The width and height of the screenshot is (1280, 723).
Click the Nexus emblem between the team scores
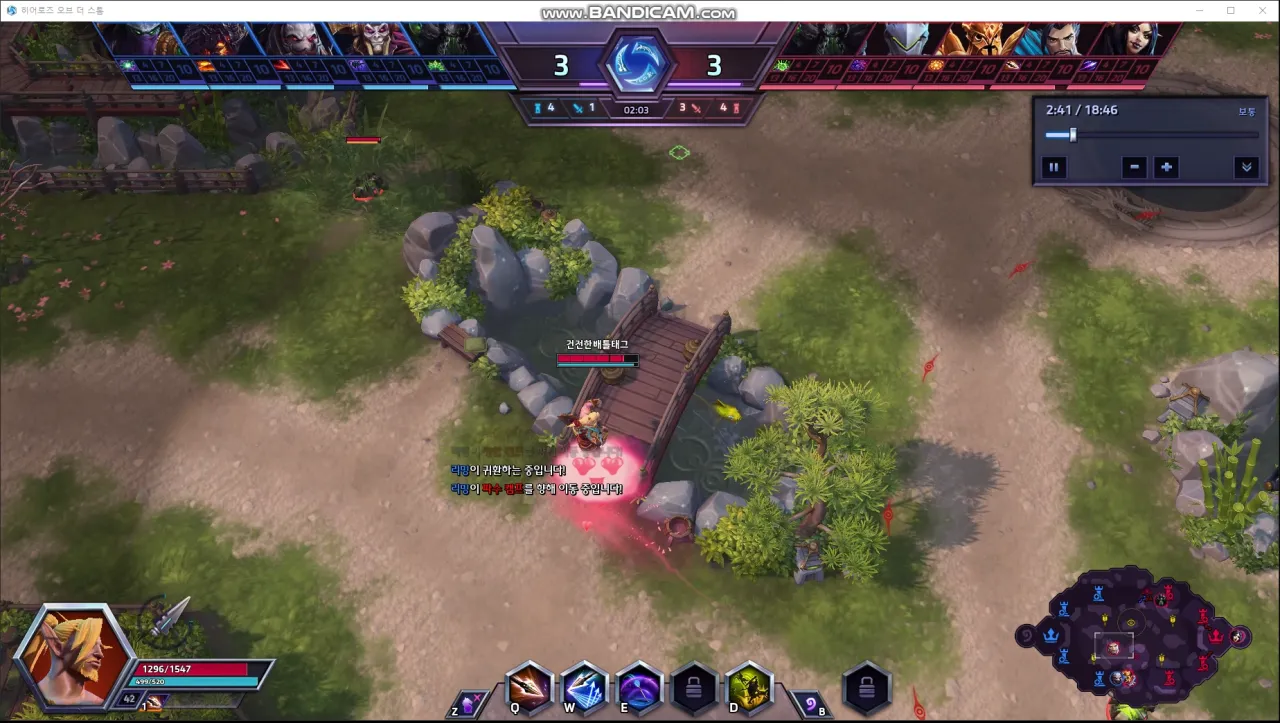[637, 64]
